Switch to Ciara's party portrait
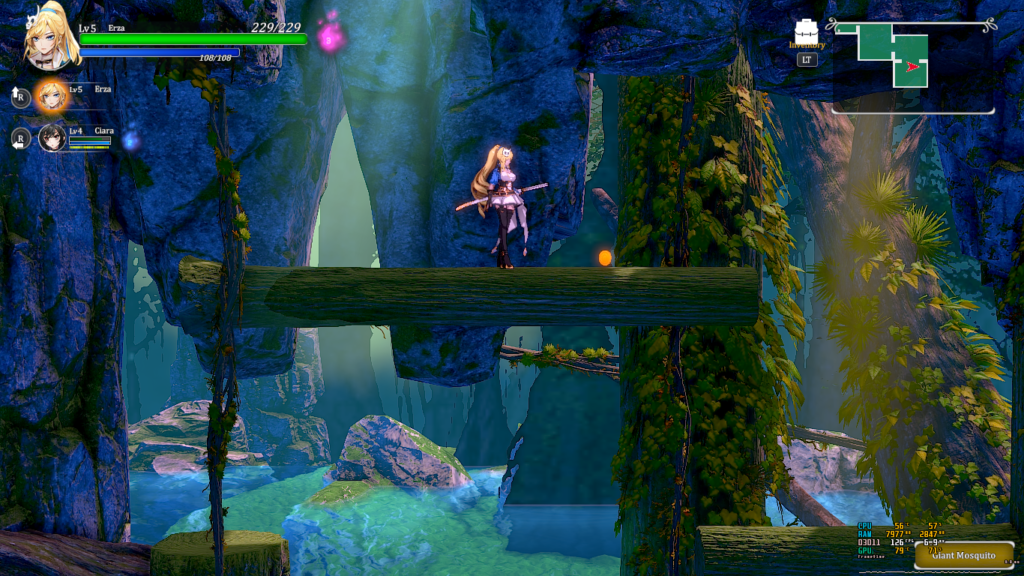 tap(52, 138)
